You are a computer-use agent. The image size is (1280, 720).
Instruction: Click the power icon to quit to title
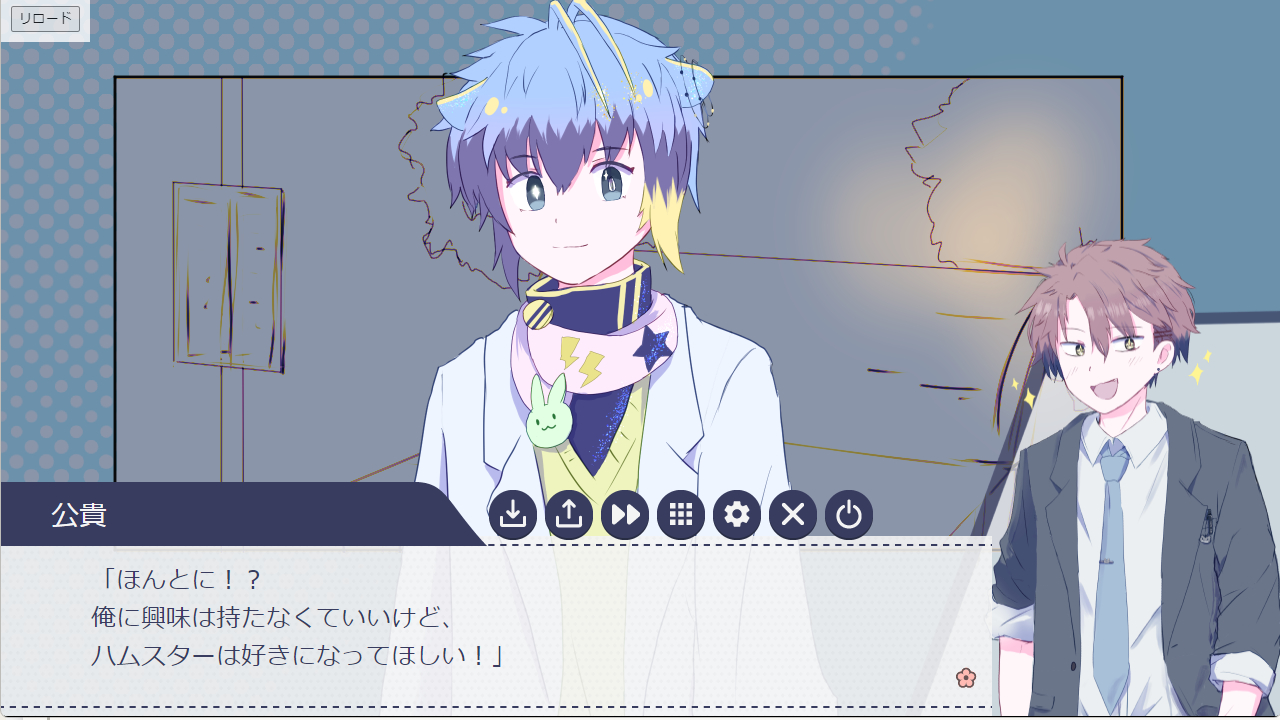tap(849, 515)
